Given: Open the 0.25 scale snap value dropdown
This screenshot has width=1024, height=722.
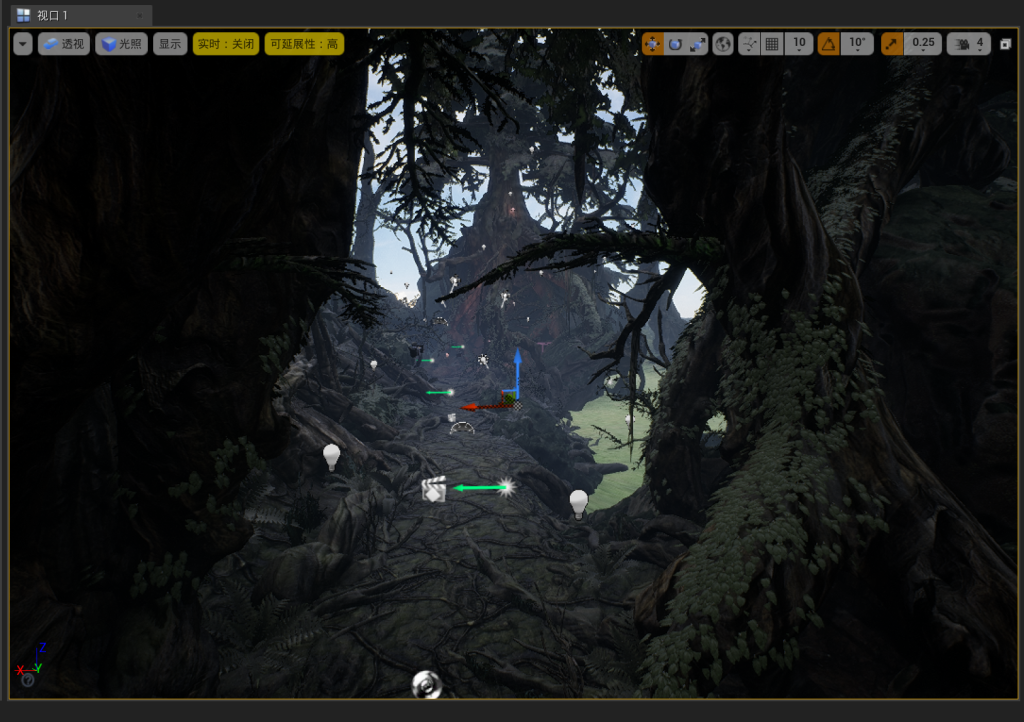Looking at the screenshot, I should point(923,44).
